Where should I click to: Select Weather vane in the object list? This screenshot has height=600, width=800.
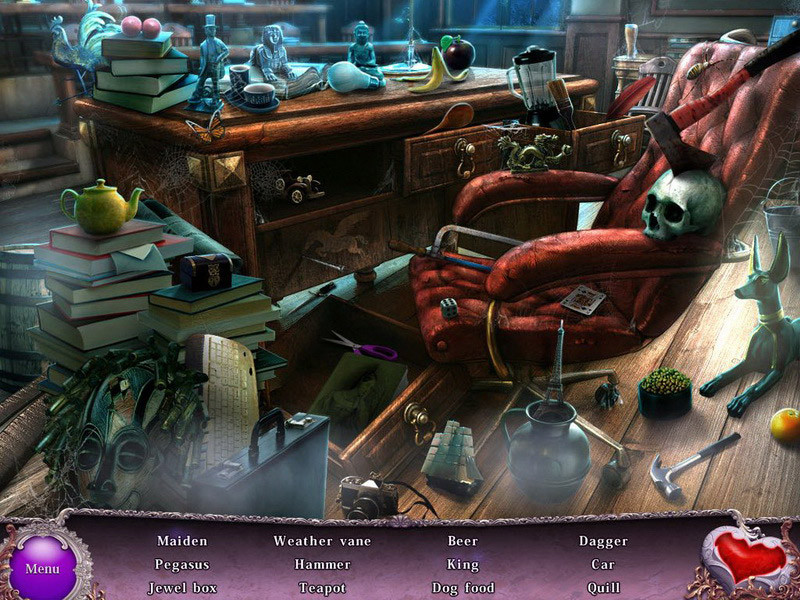322,541
